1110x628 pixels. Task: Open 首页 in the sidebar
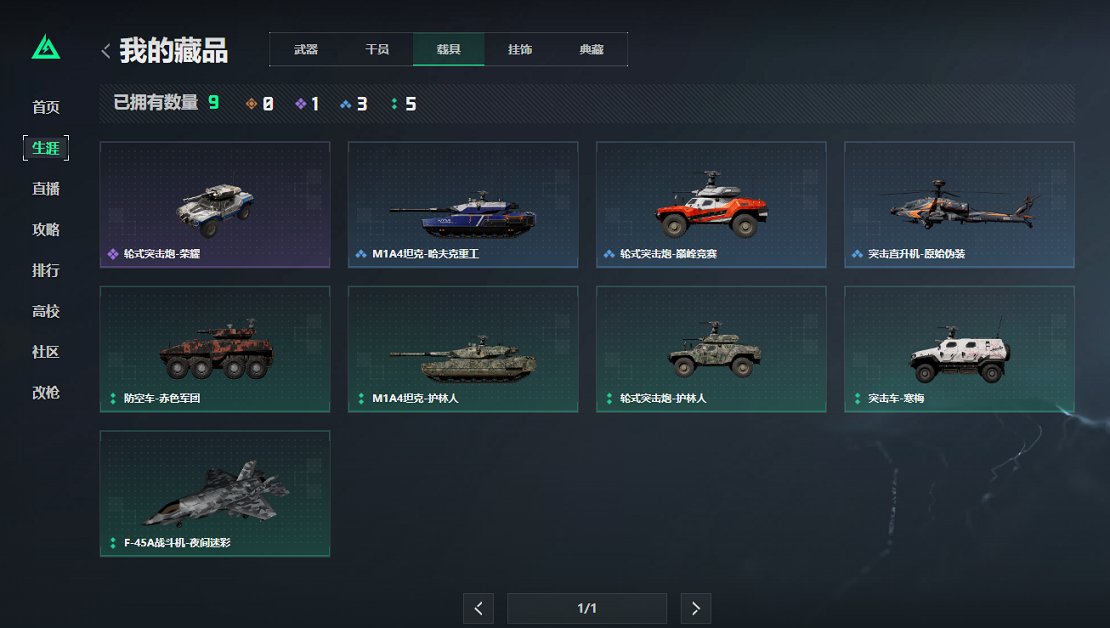pos(46,107)
